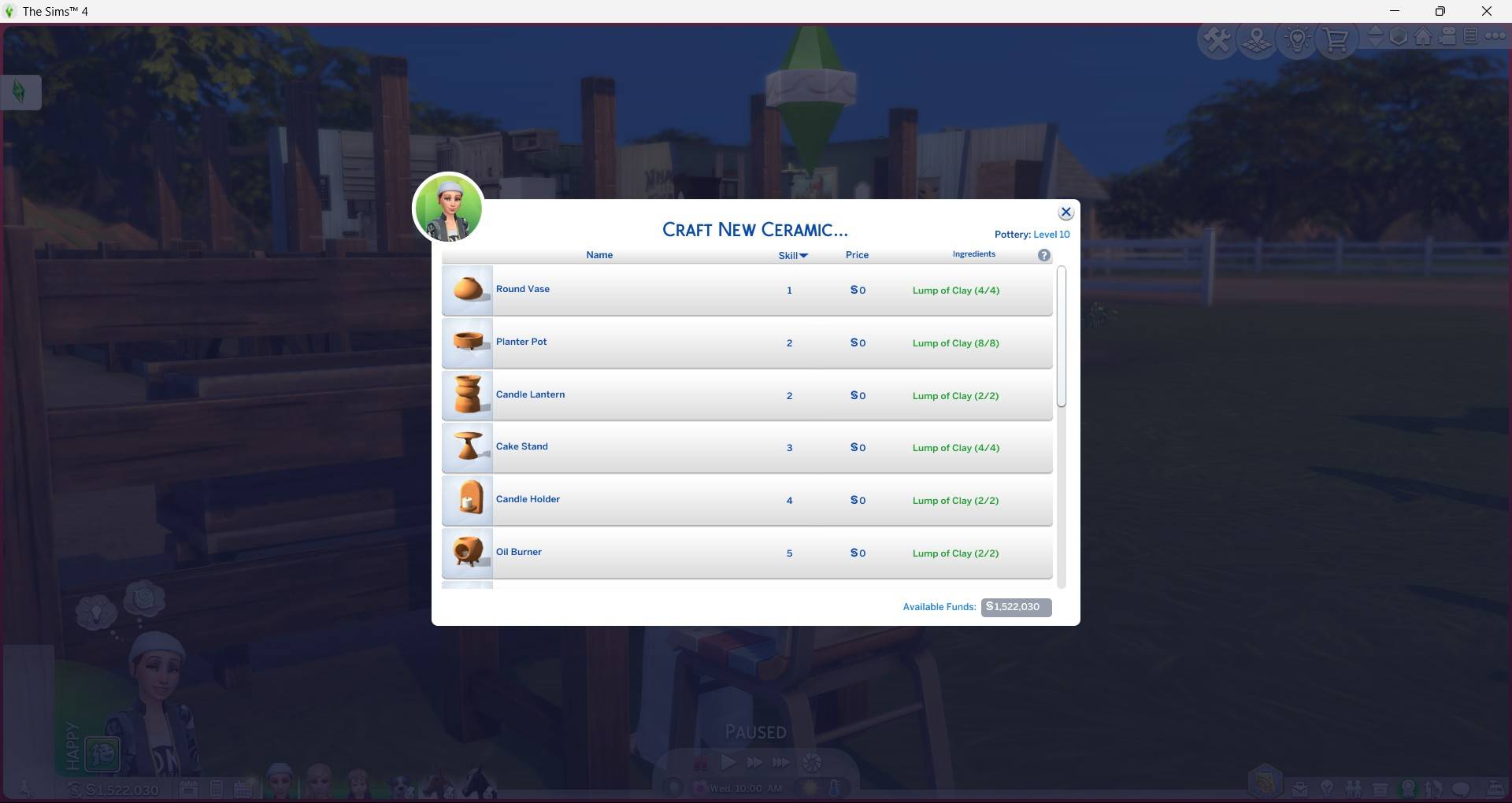Click the lightbulb icon in the top toolbar
The image size is (1512, 803).
click(1296, 38)
